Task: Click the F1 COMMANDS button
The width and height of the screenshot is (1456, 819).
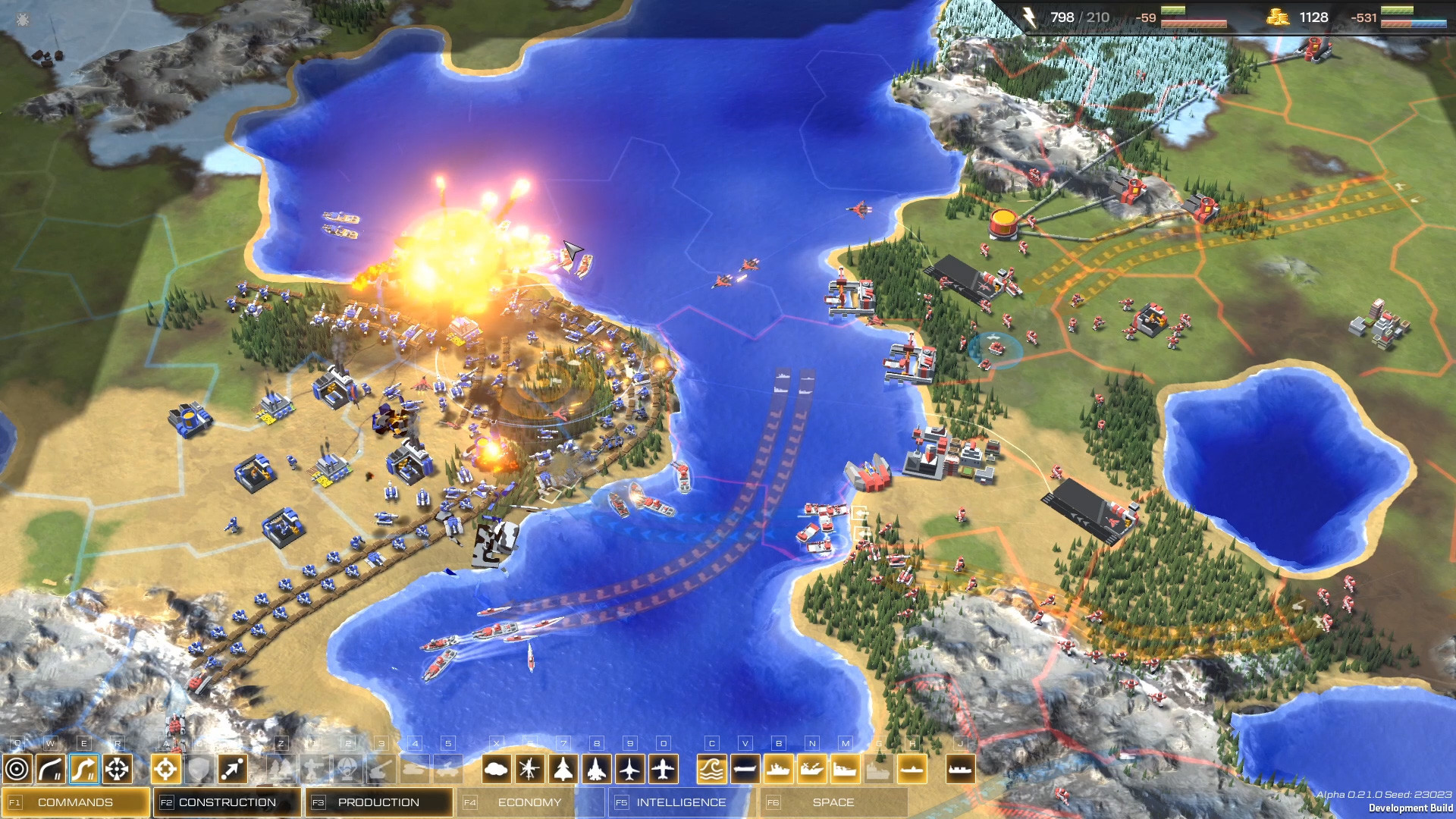Action: [76, 802]
